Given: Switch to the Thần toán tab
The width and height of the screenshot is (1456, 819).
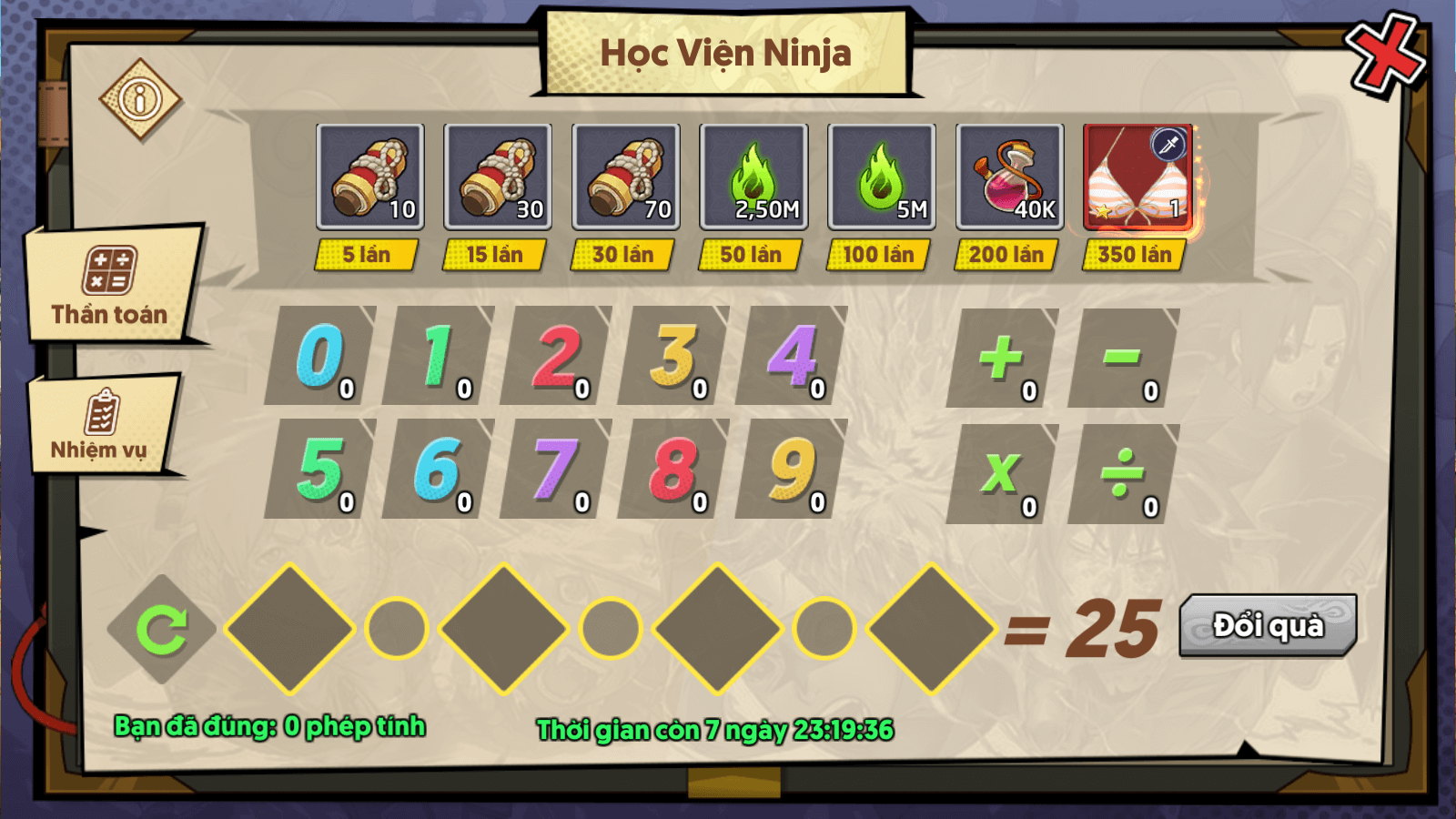Looking at the screenshot, I should pyautogui.click(x=110, y=285).
